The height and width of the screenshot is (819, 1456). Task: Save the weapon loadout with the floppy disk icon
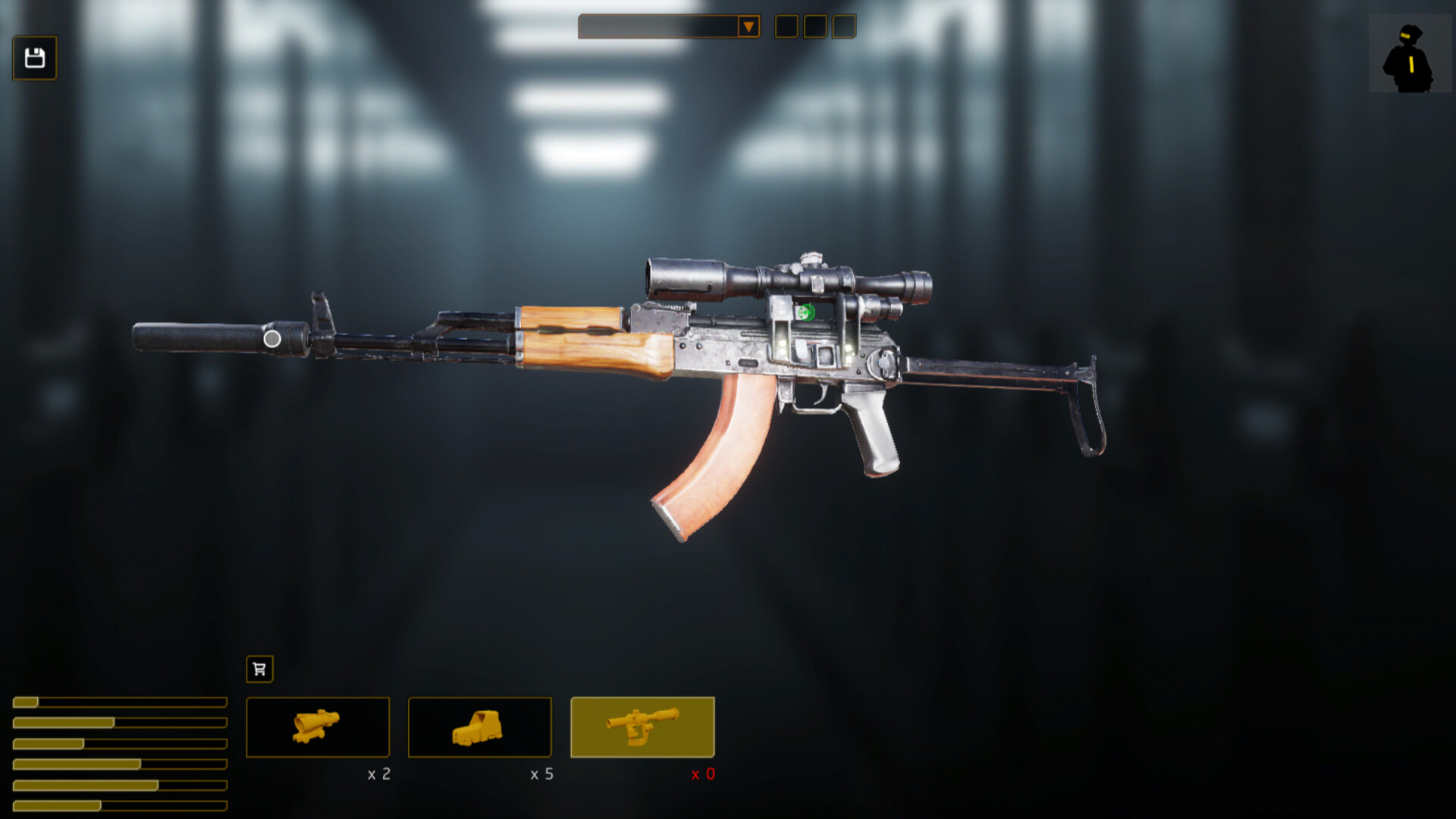coord(35,58)
